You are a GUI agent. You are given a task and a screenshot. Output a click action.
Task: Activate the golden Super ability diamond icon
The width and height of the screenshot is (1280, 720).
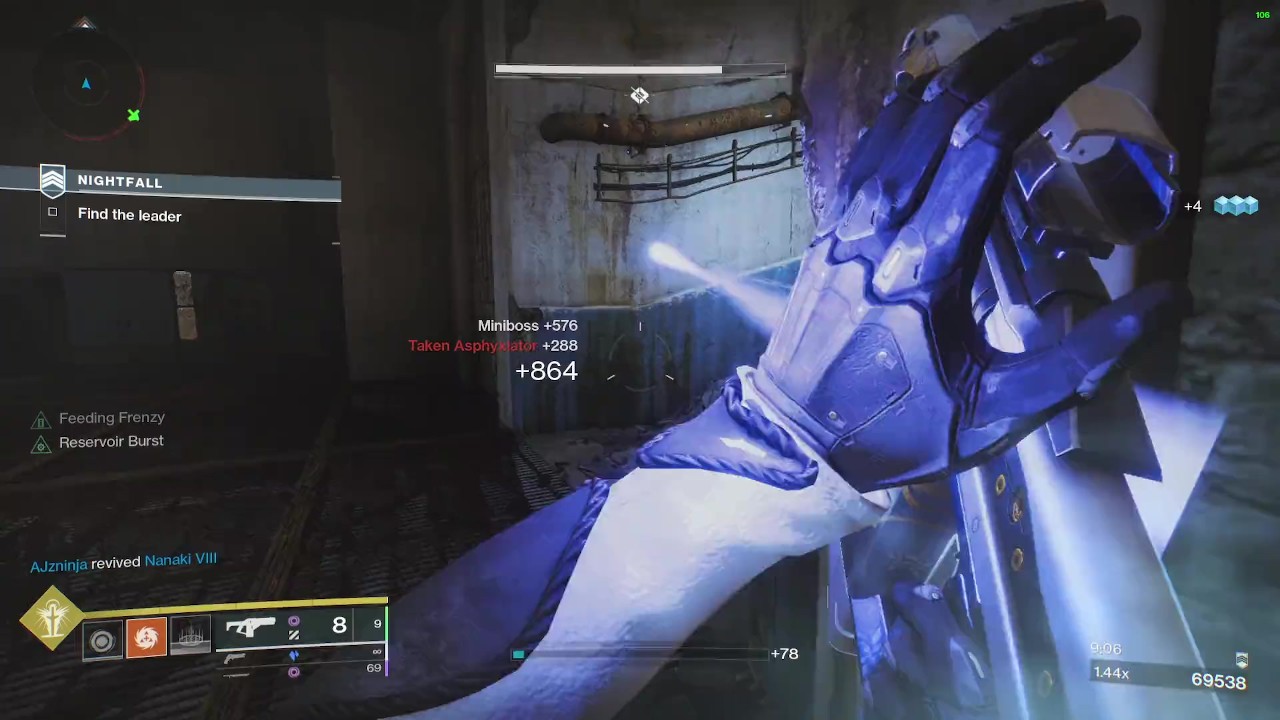(x=51, y=619)
